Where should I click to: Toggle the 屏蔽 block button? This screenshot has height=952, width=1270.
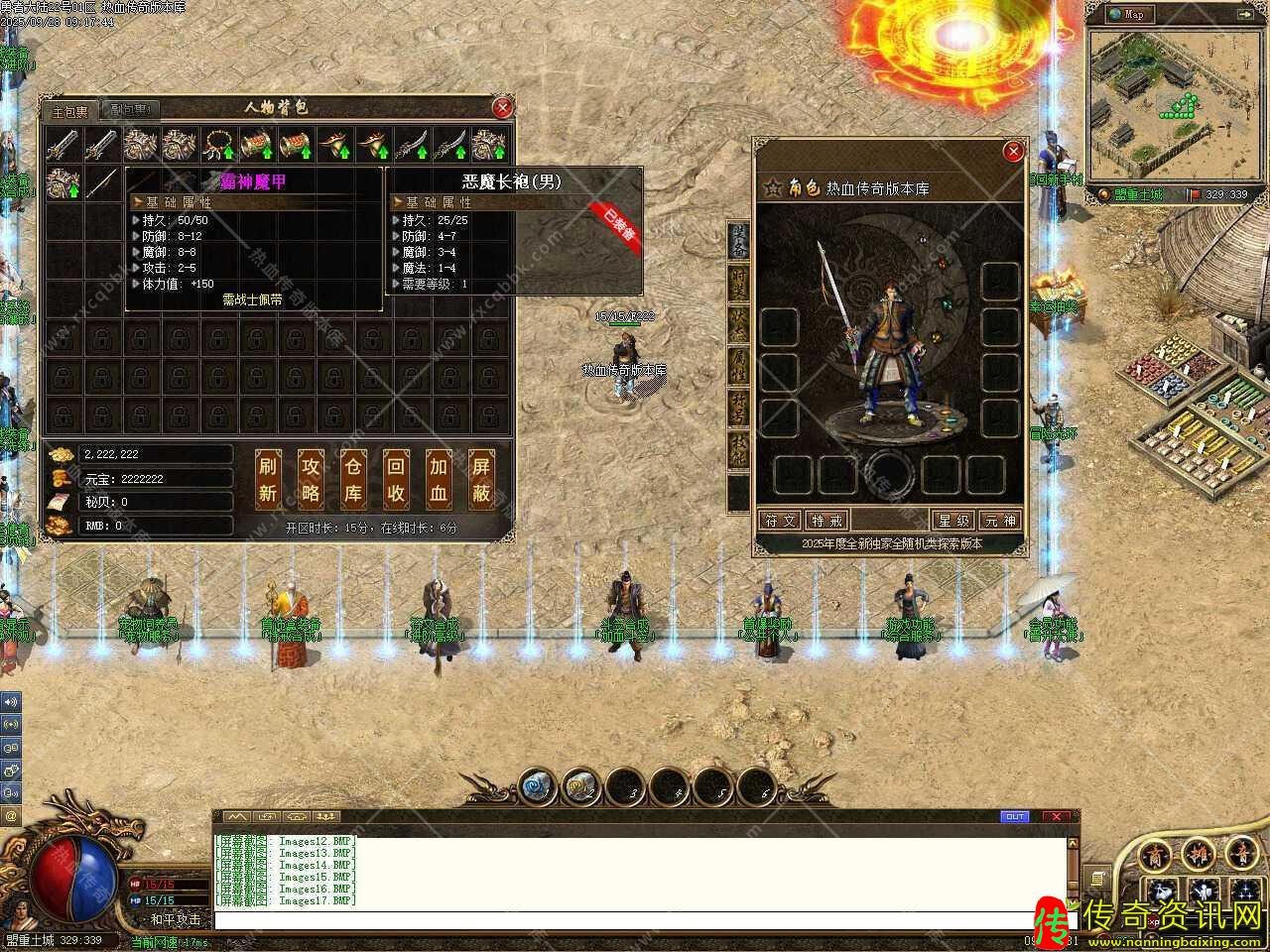point(481,479)
